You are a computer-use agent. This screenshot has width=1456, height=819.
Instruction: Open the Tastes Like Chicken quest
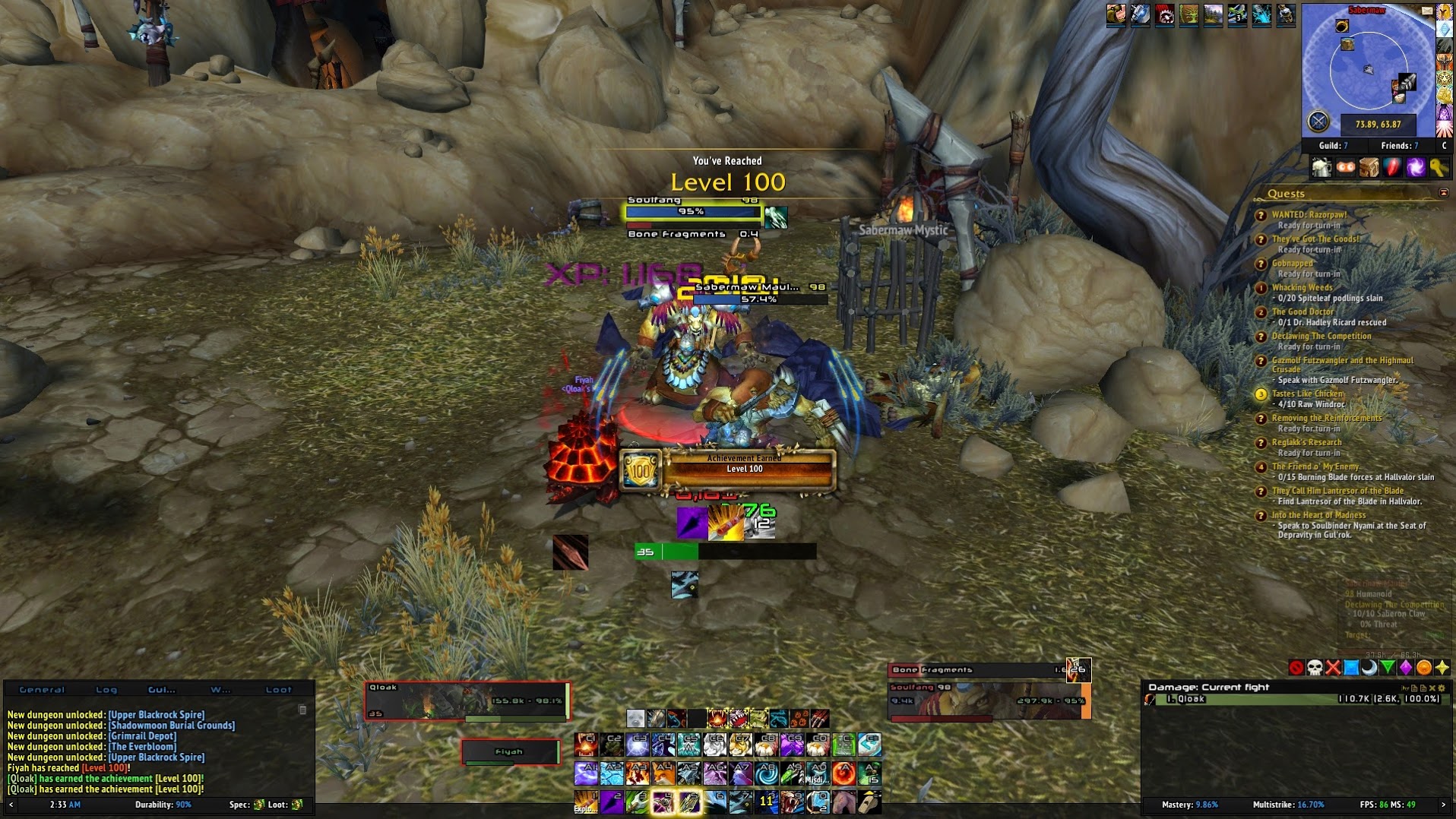click(x=1307, y=394)
